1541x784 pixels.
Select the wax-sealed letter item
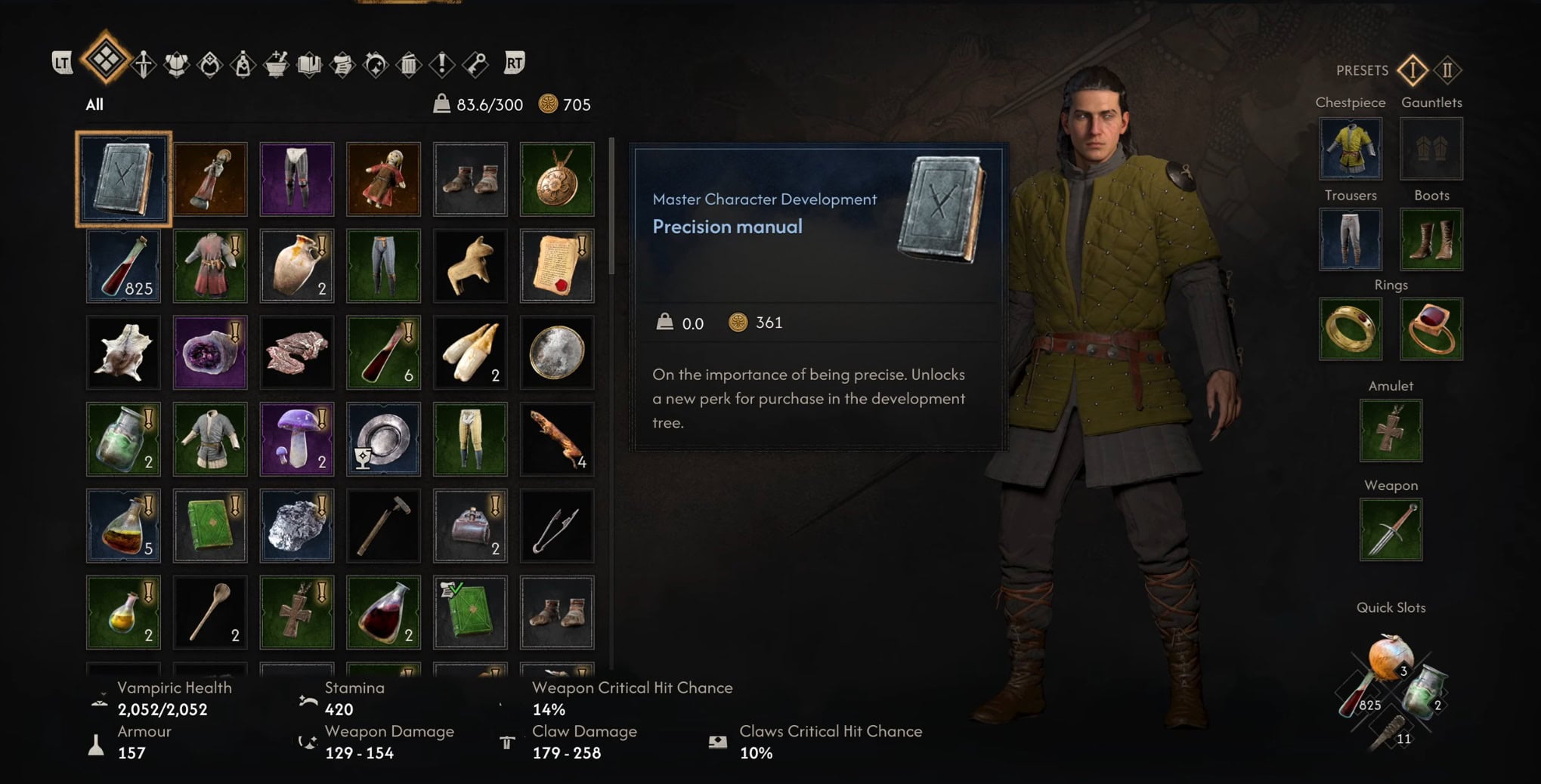tap(557, 266)
